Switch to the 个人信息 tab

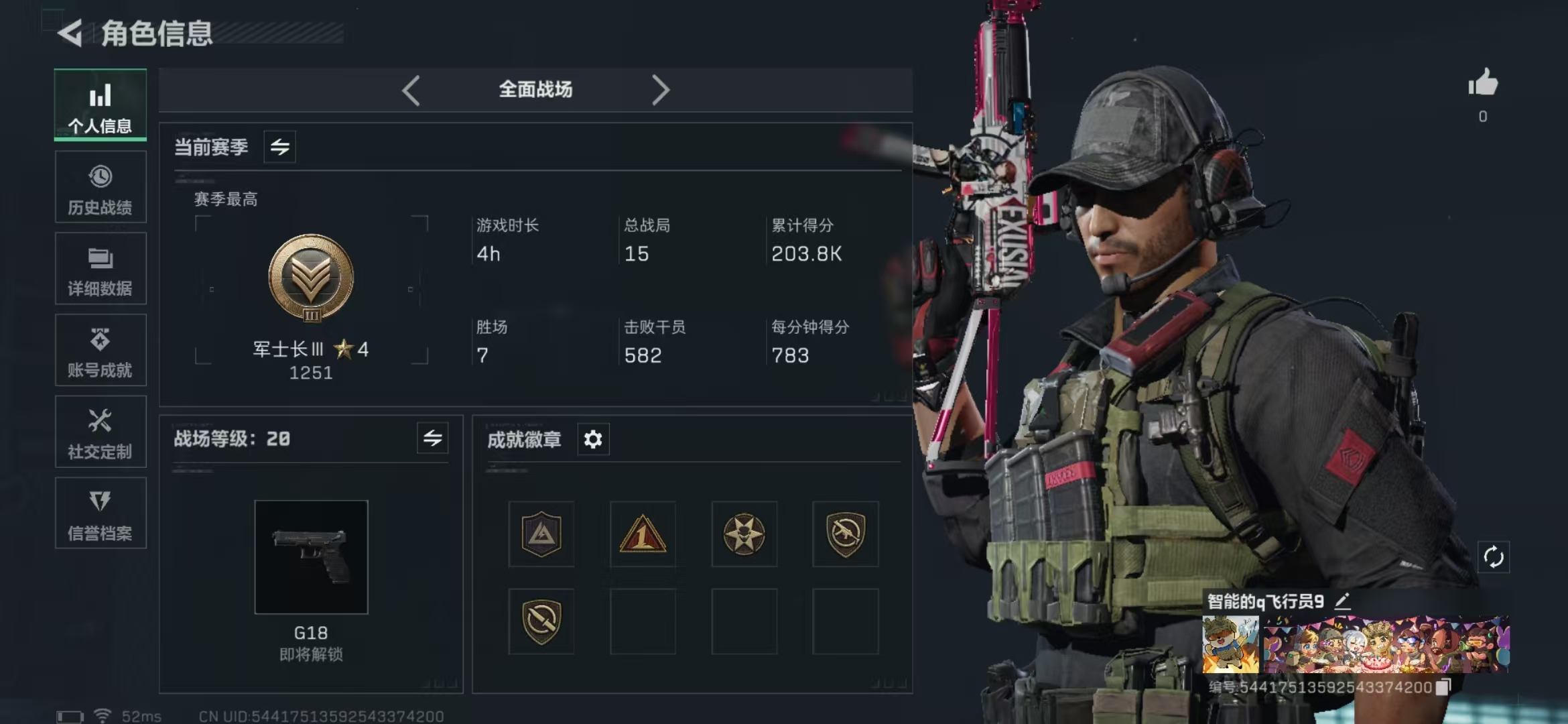click(x=101, y=105)
